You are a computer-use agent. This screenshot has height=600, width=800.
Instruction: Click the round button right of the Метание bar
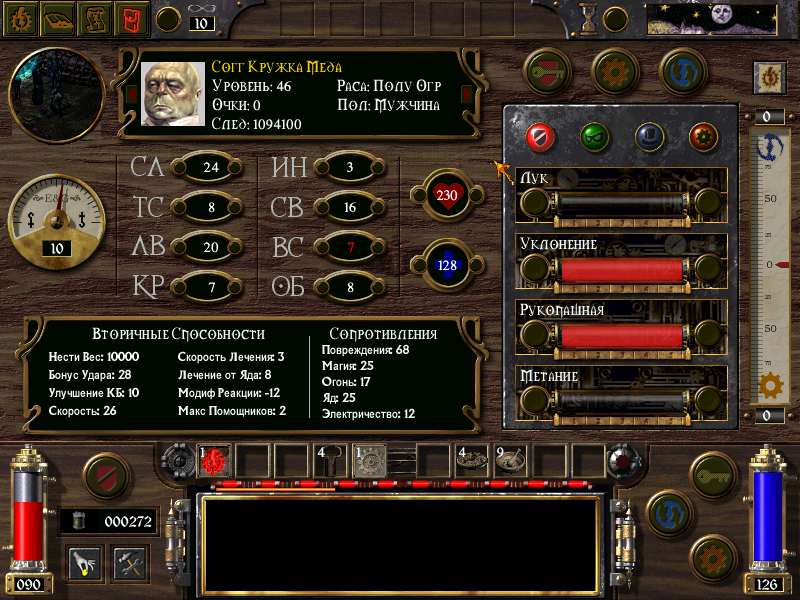click(x=709, y=401)
